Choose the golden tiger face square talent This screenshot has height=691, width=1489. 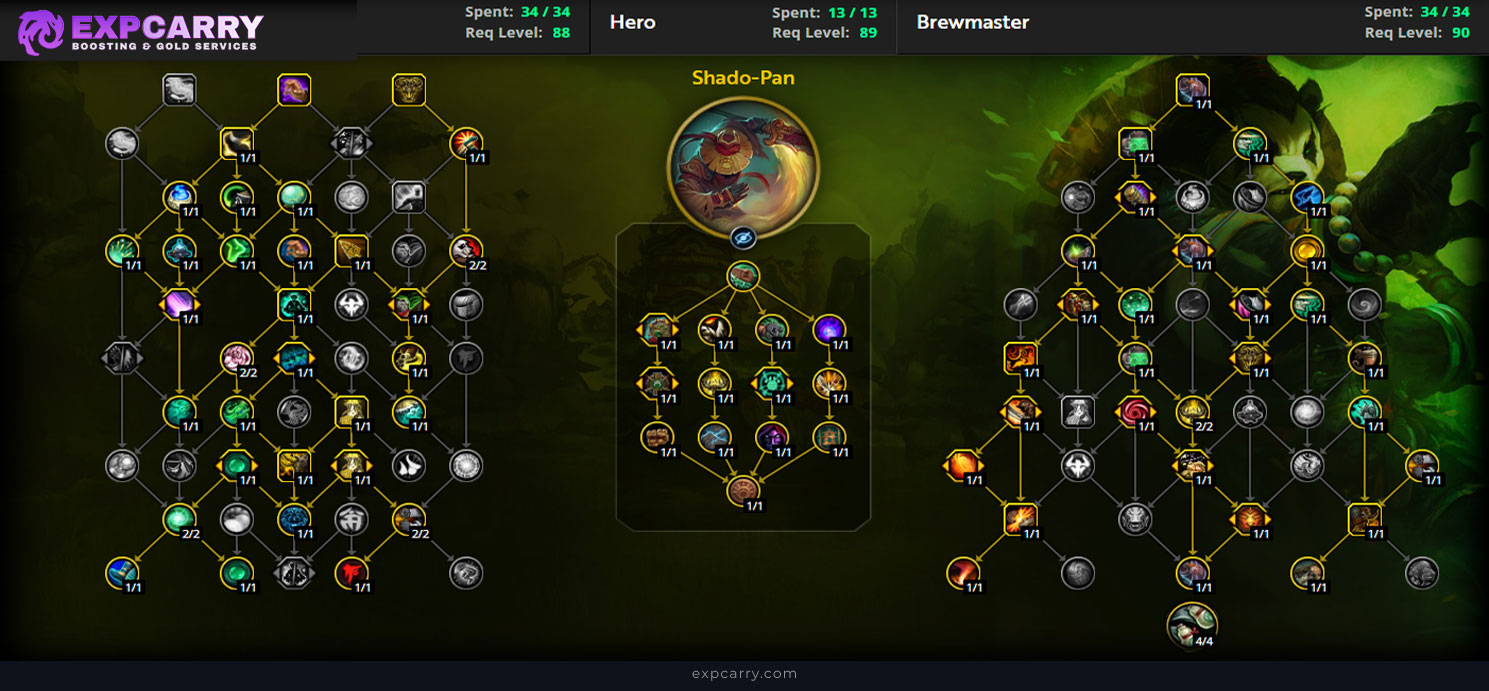[x=408, y=90]
